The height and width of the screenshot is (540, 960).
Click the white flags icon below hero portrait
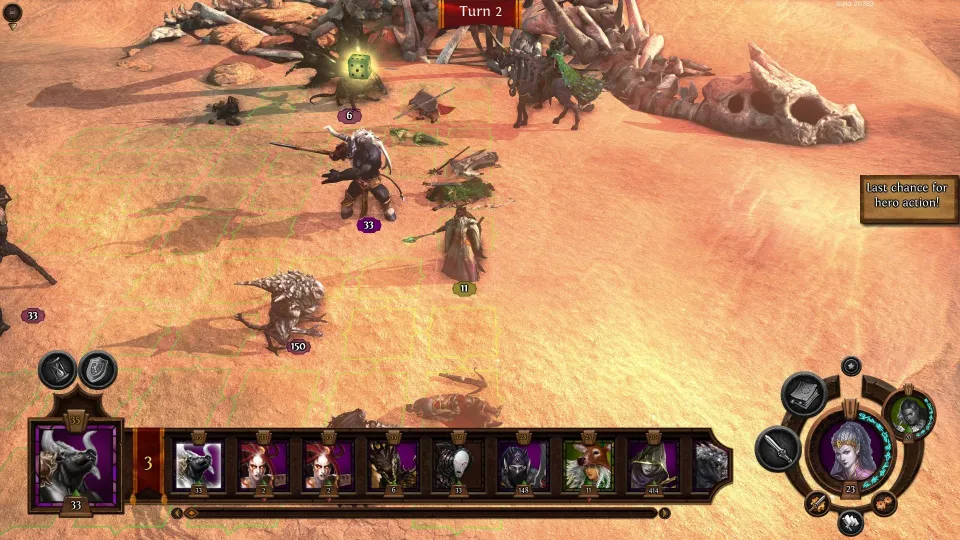click(851, 520)
